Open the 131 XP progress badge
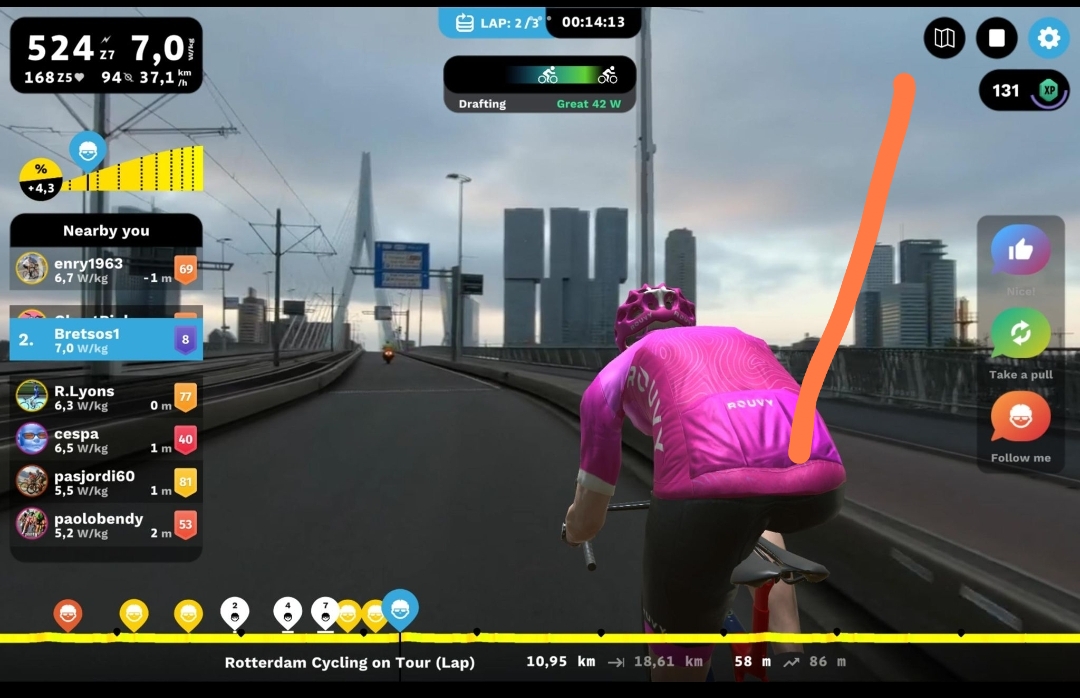Screen dimensions: 1080x698 (x=1024, y=91)
